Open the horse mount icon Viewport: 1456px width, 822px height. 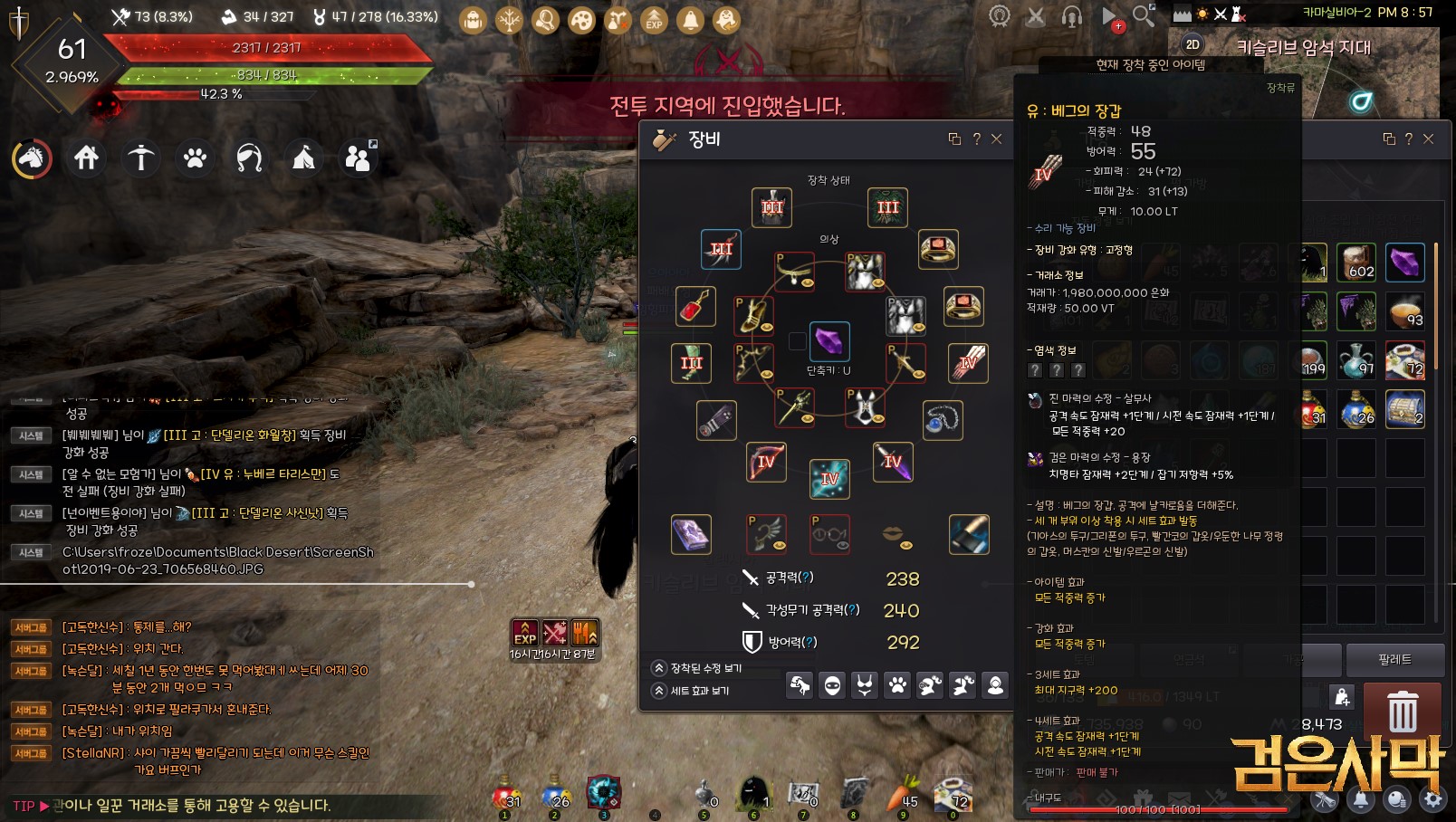pyautogui.click(x=32, y=158)
